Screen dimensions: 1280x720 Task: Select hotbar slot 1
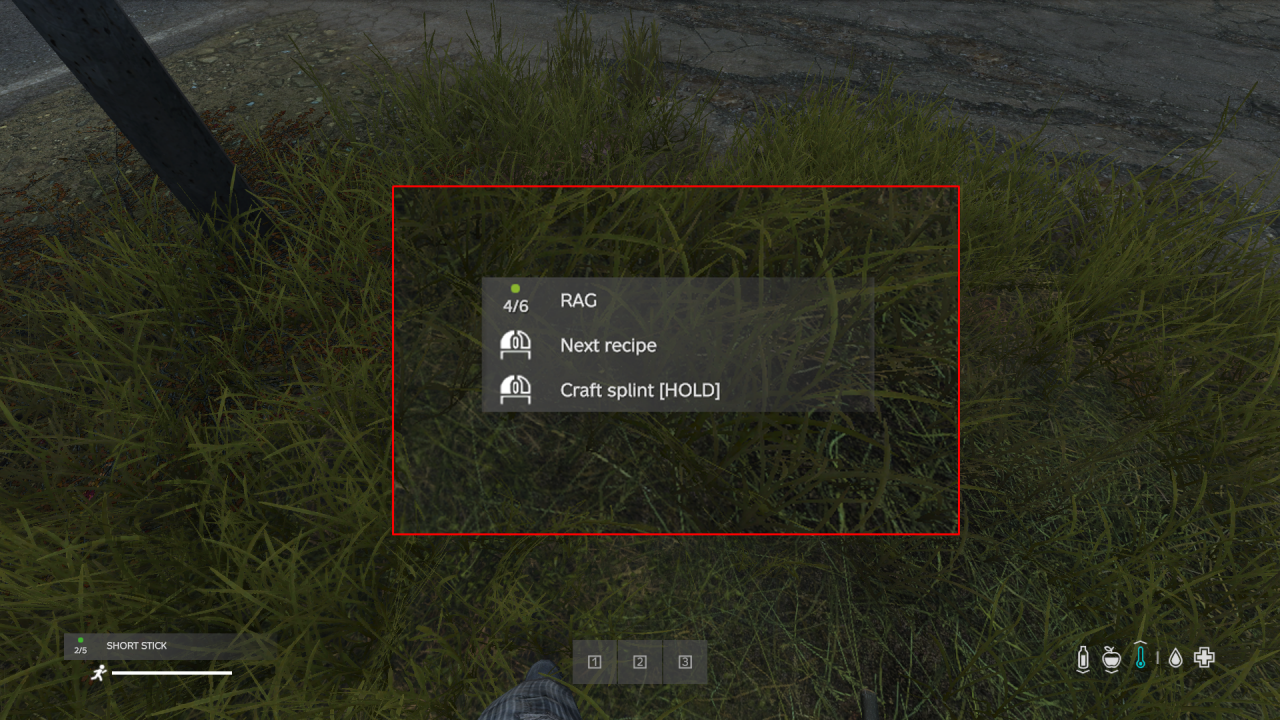pos(594,662)
